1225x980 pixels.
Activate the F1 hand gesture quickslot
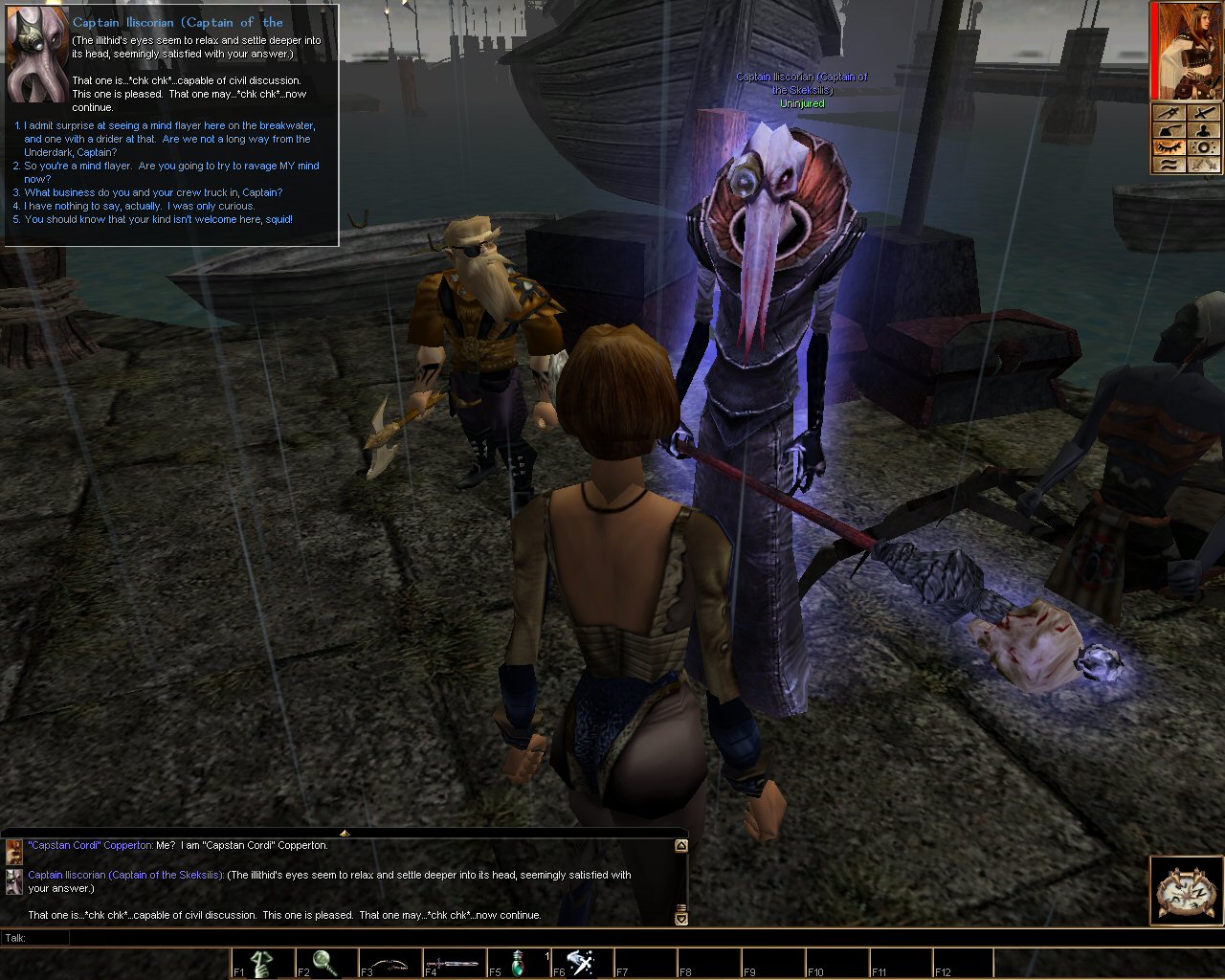coord(261,963)
